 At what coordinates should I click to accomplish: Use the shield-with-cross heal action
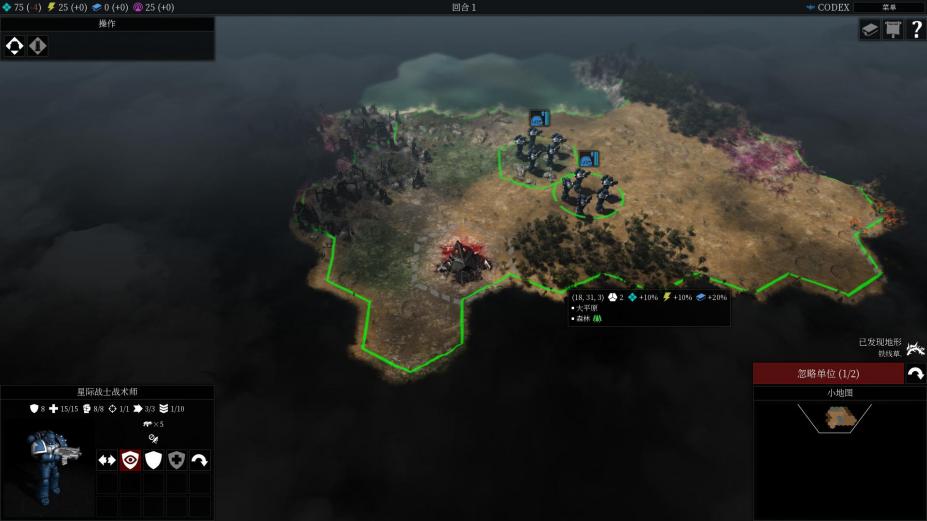coord(176,460)
